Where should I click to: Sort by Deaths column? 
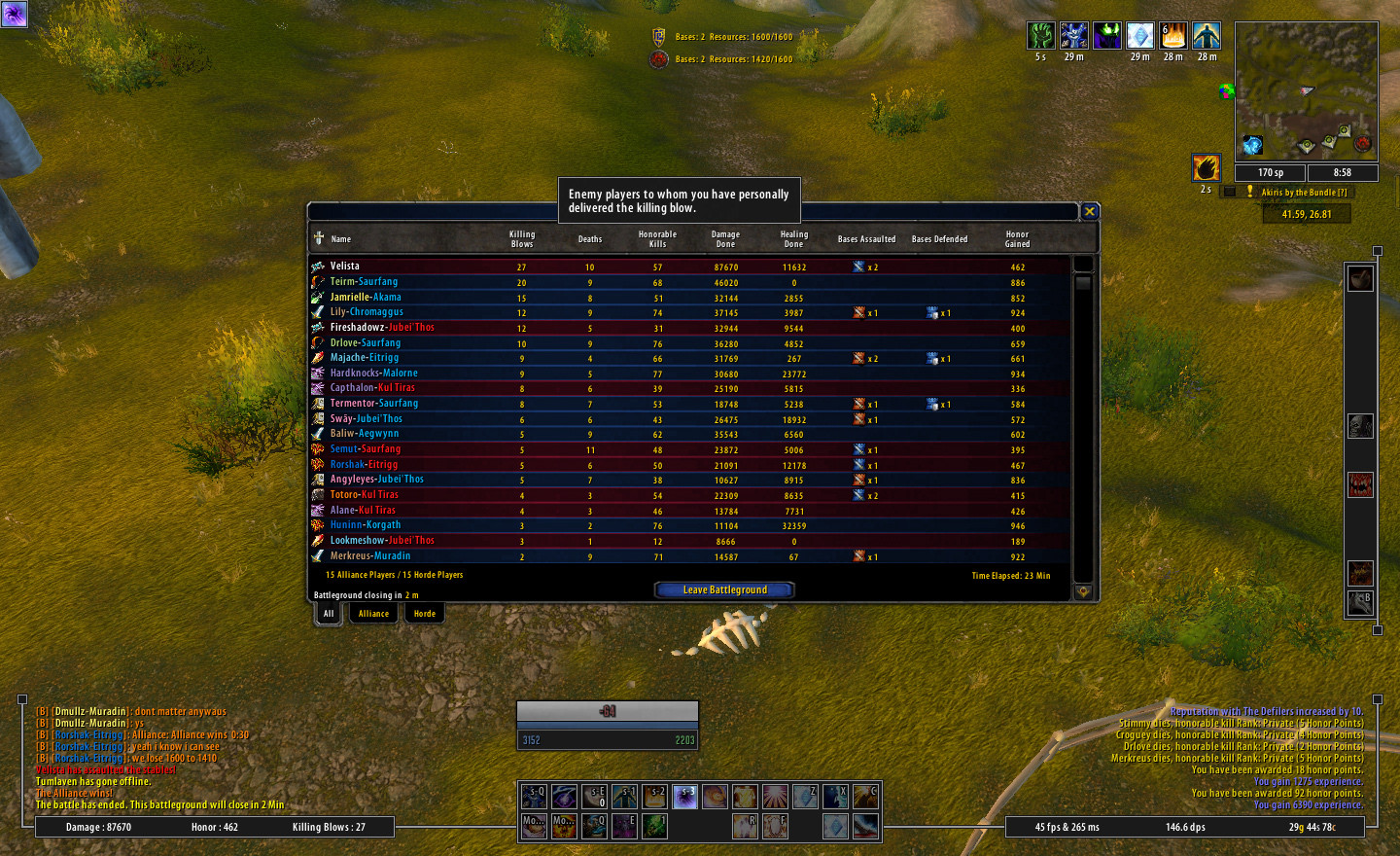pos(590,239)
